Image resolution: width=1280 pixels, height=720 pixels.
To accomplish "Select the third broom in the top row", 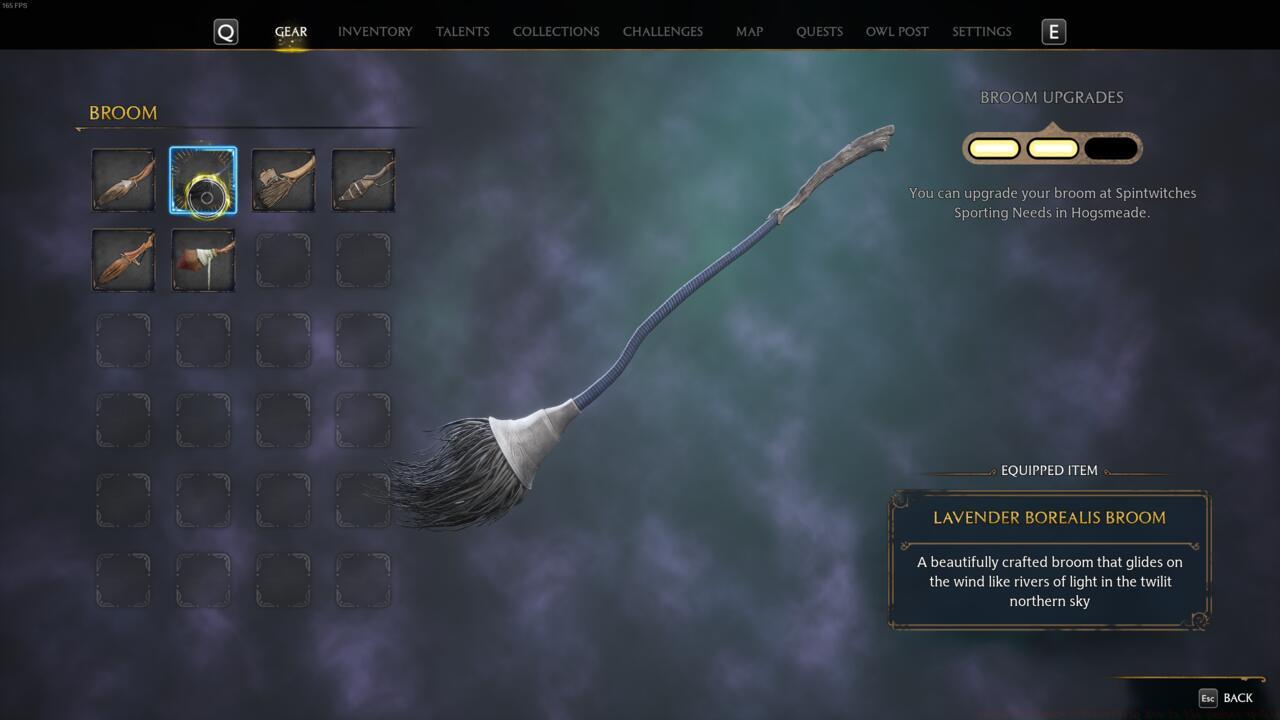I will coord(283,181).
